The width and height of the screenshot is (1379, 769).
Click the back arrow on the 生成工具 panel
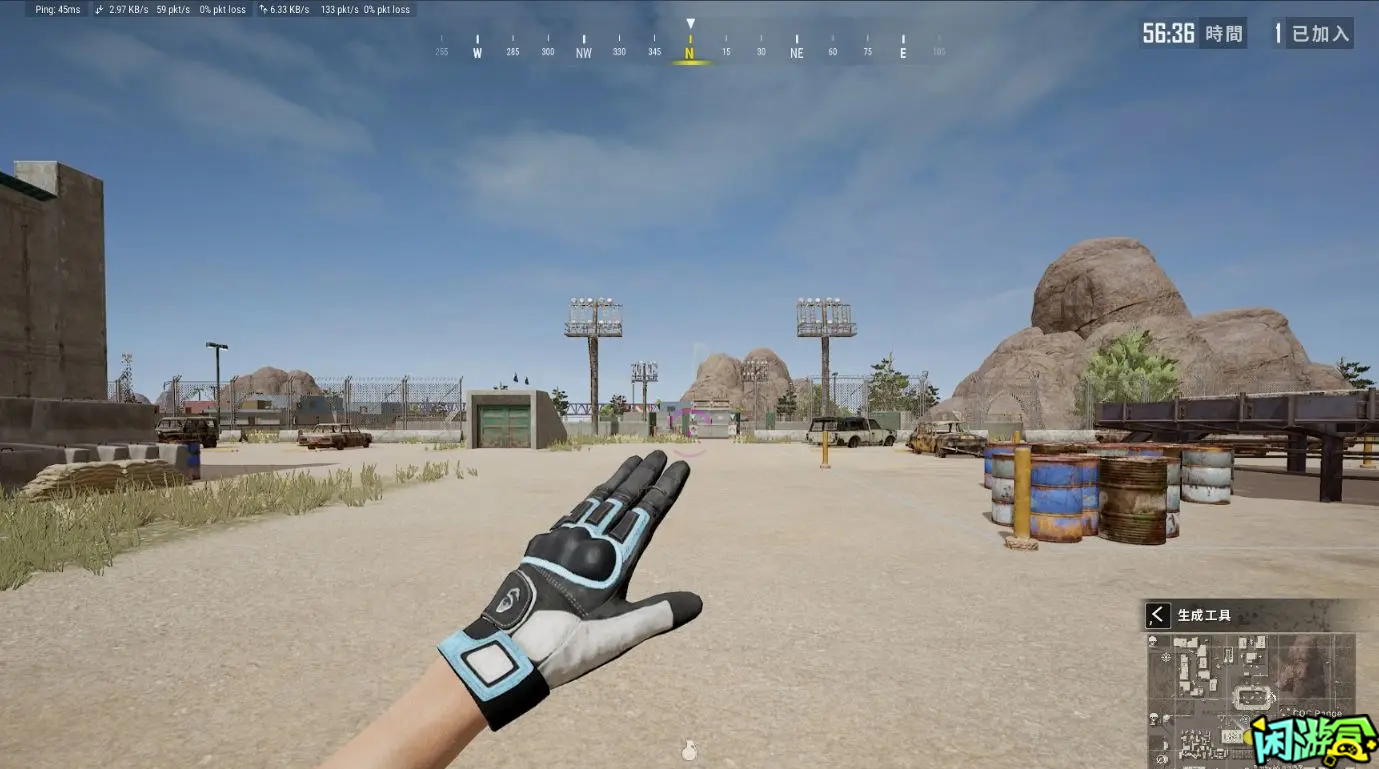click(1157, 614)
